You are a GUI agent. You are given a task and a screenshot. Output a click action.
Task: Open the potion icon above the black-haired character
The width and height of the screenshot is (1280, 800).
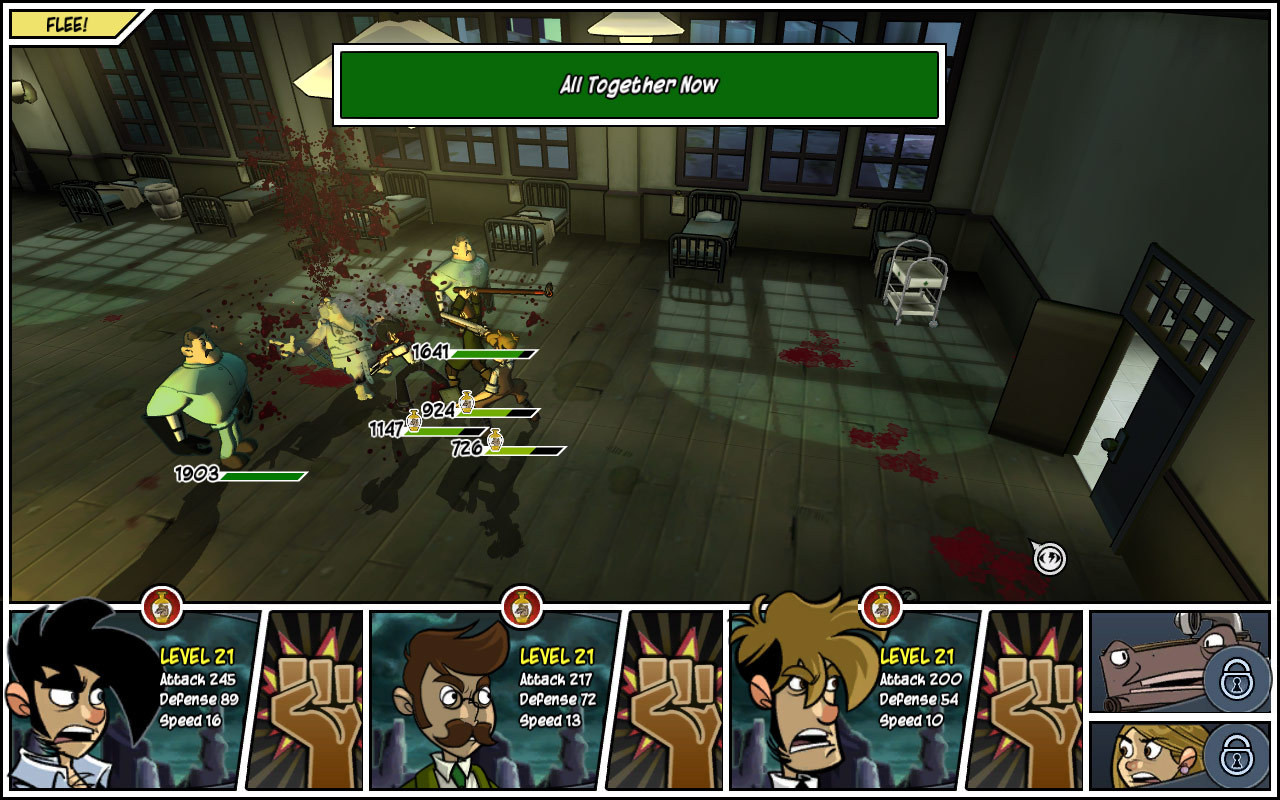click(162, 605)
